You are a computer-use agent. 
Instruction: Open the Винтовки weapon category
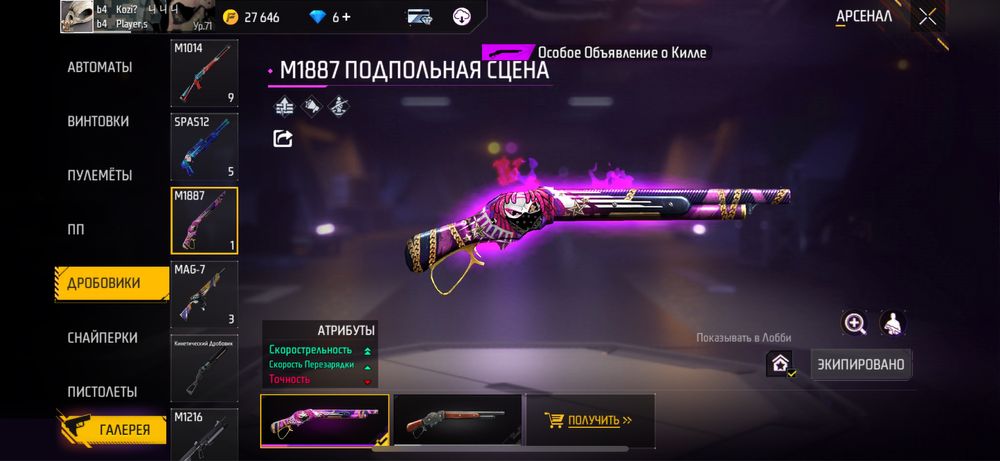tap(98, 121)
